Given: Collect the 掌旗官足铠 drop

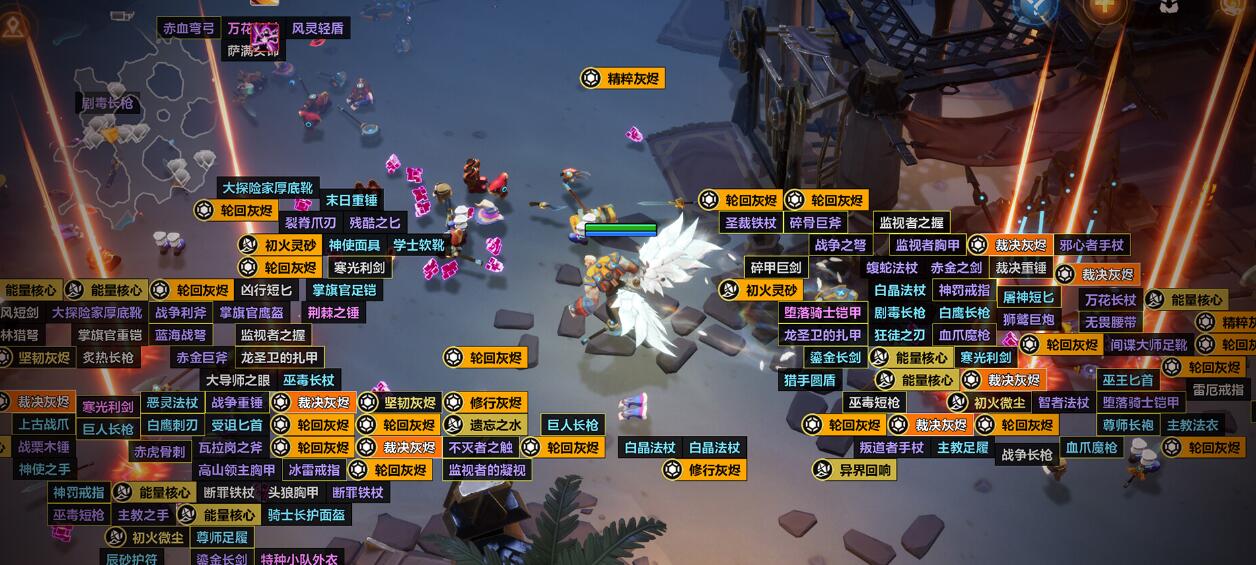Looking at the screenshot, I should tap(344, 290).
